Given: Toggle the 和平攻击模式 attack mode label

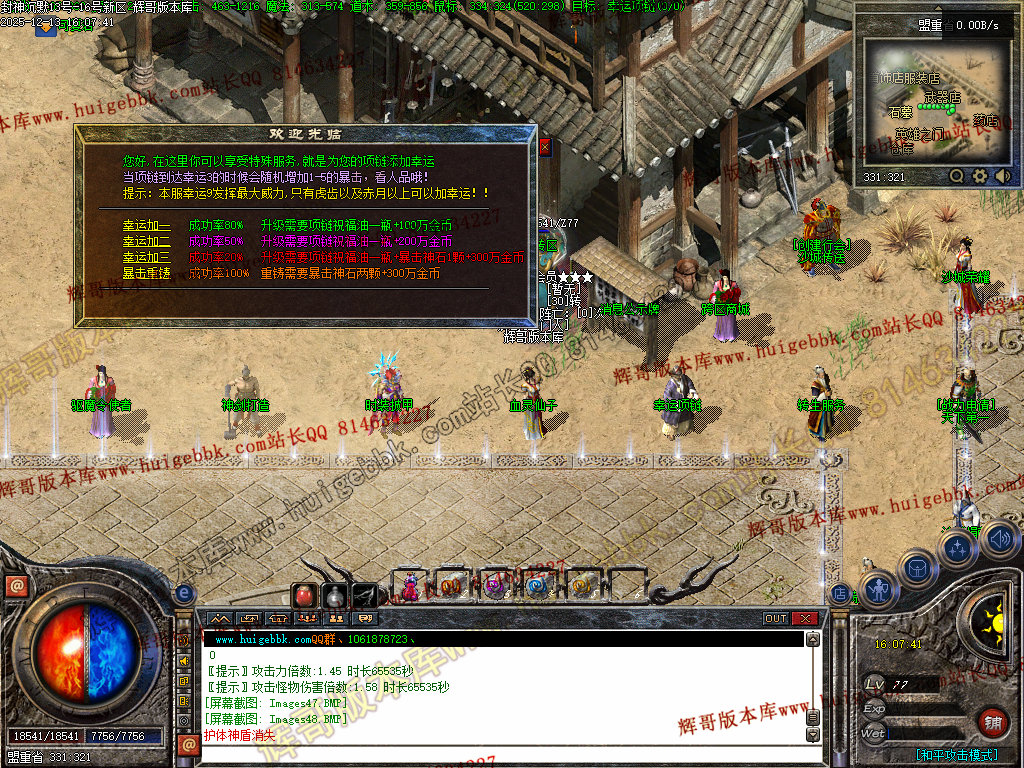Looking at the screenshot, I should pyautogui.click(x=956, y=755).
